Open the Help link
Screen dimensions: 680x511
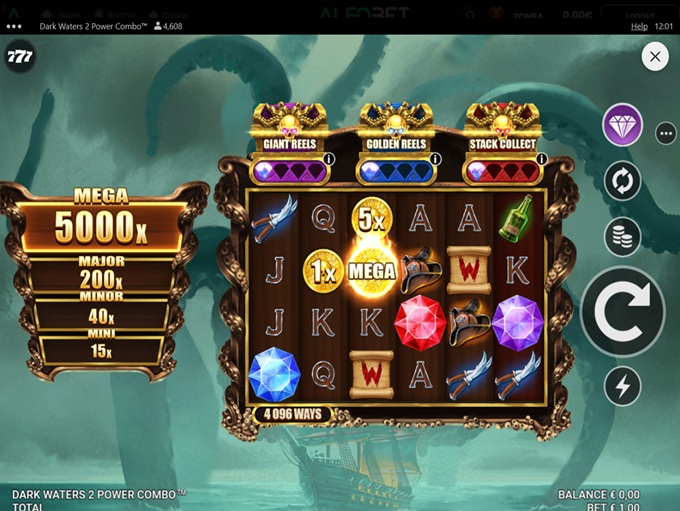[x=640, y=26]
